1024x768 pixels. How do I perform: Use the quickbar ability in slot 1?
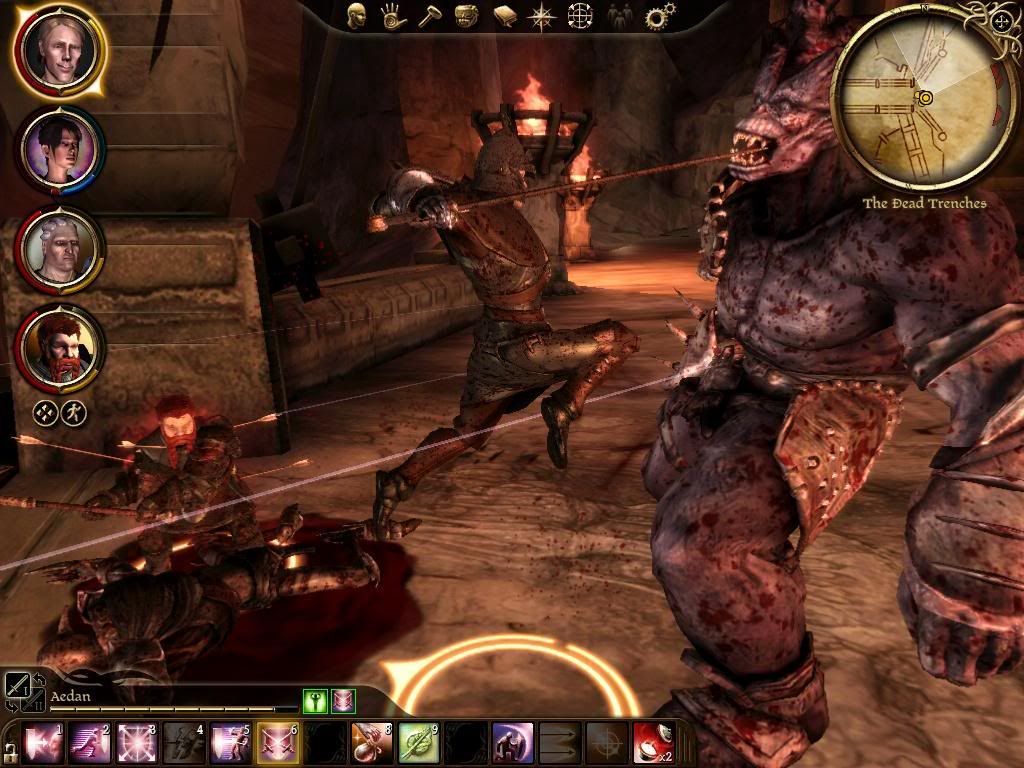pos(40,743)
